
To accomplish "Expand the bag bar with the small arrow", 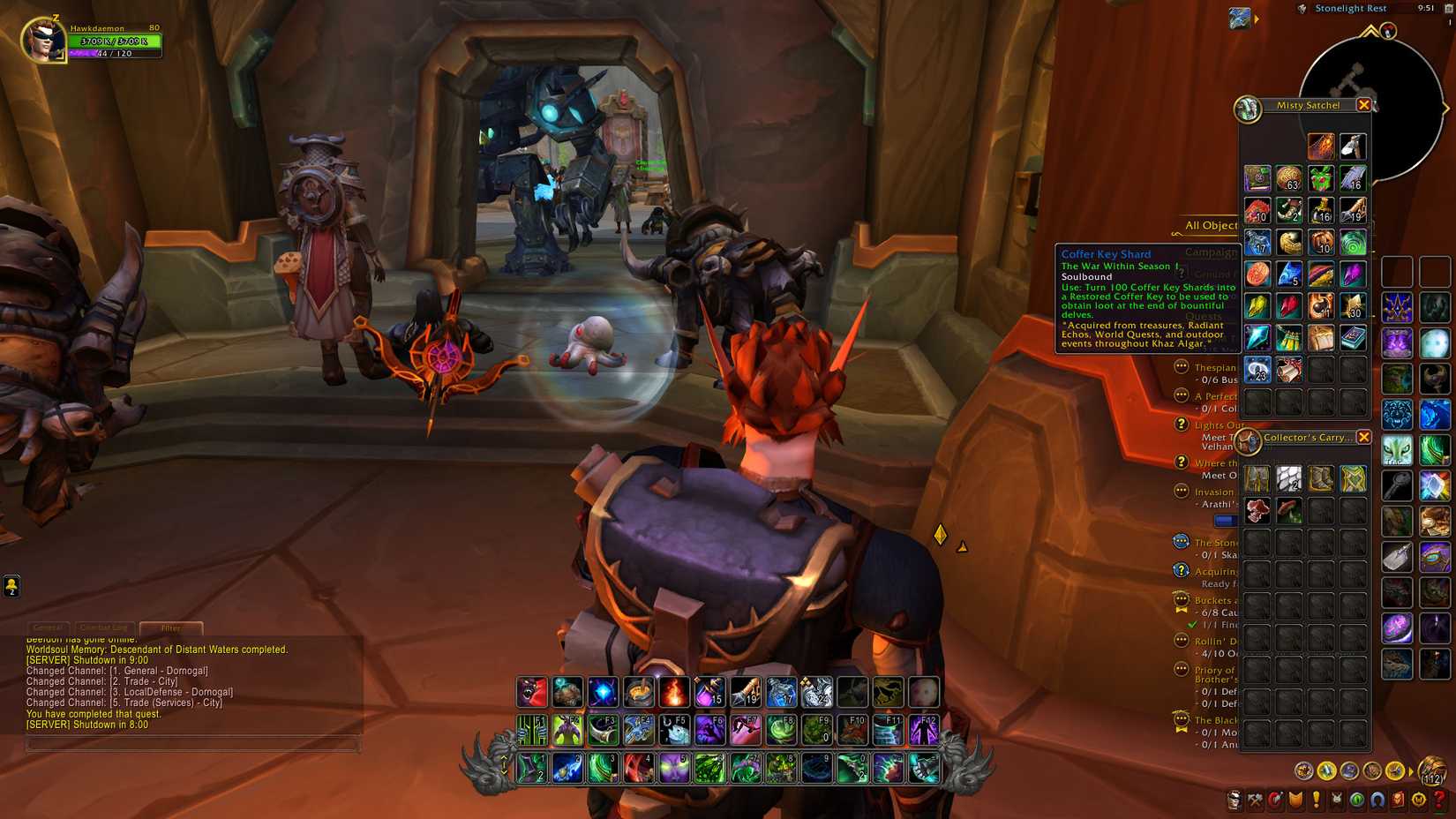I will pos(1410,771).
